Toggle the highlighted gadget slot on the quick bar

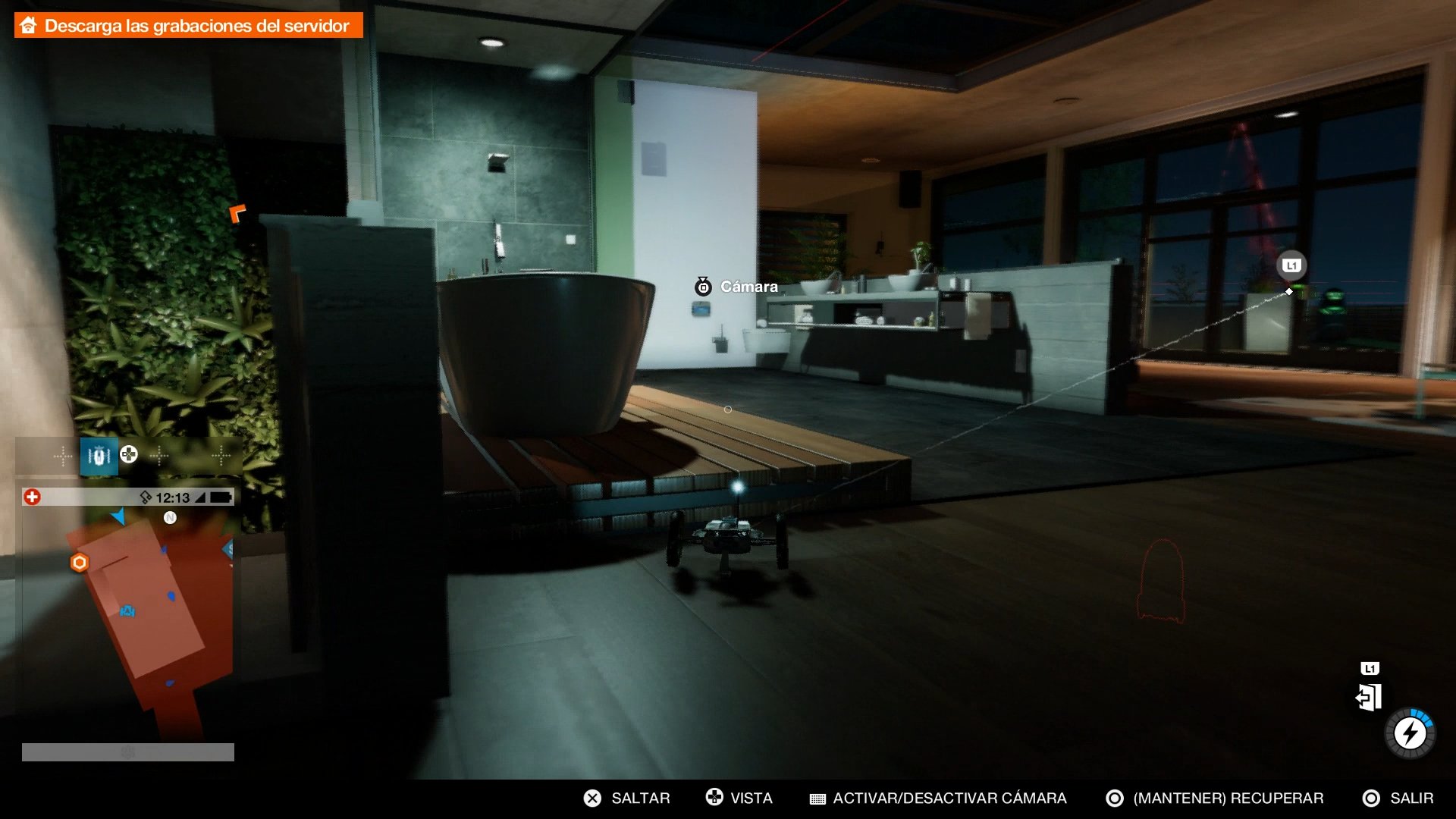point(99,455)
